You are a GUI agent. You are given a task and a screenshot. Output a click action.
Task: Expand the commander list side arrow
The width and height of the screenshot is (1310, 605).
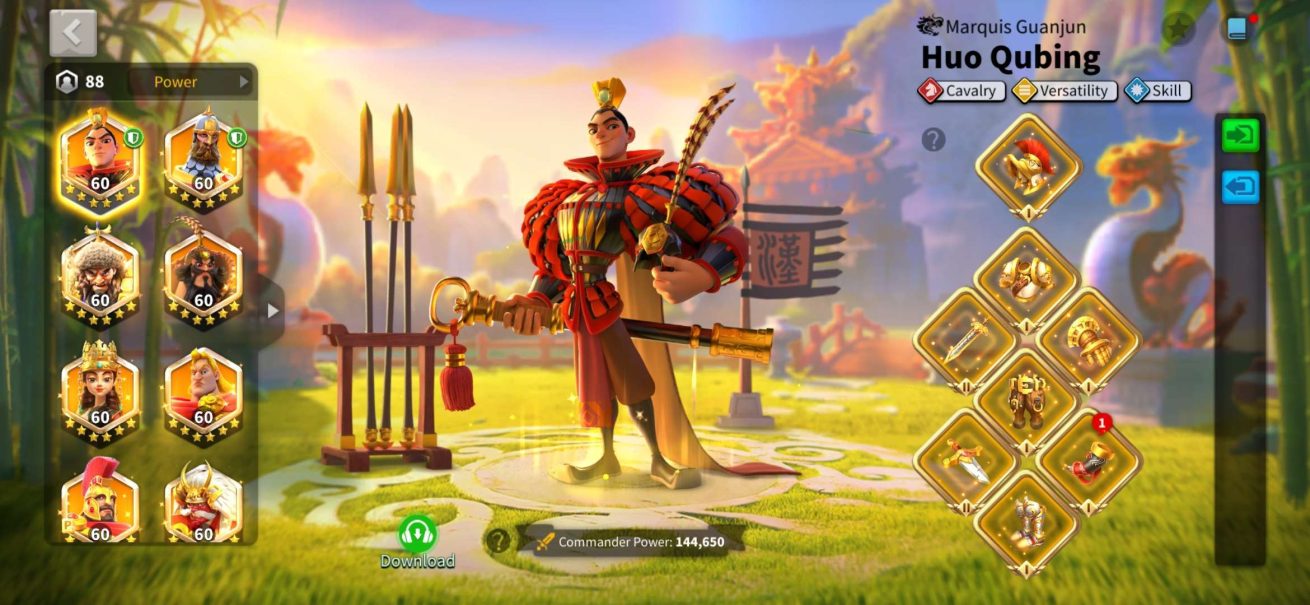pyautogui.click(x=273, y=311)
